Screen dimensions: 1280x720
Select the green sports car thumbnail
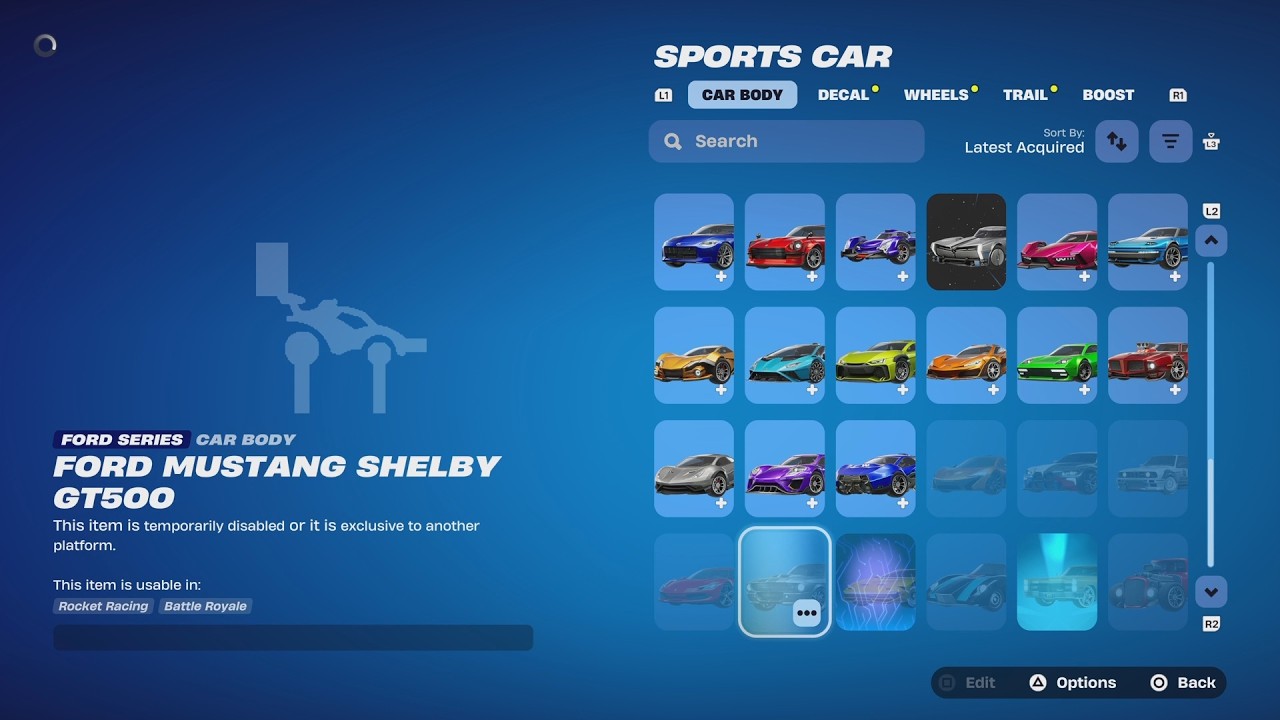1057,355
